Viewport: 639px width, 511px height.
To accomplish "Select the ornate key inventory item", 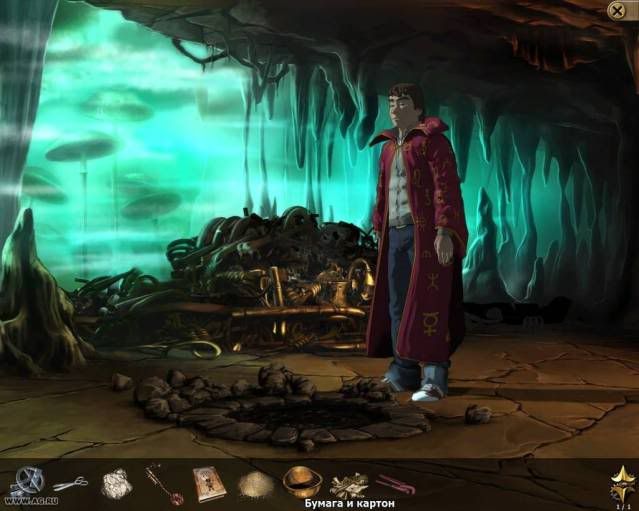I will 163,484.
